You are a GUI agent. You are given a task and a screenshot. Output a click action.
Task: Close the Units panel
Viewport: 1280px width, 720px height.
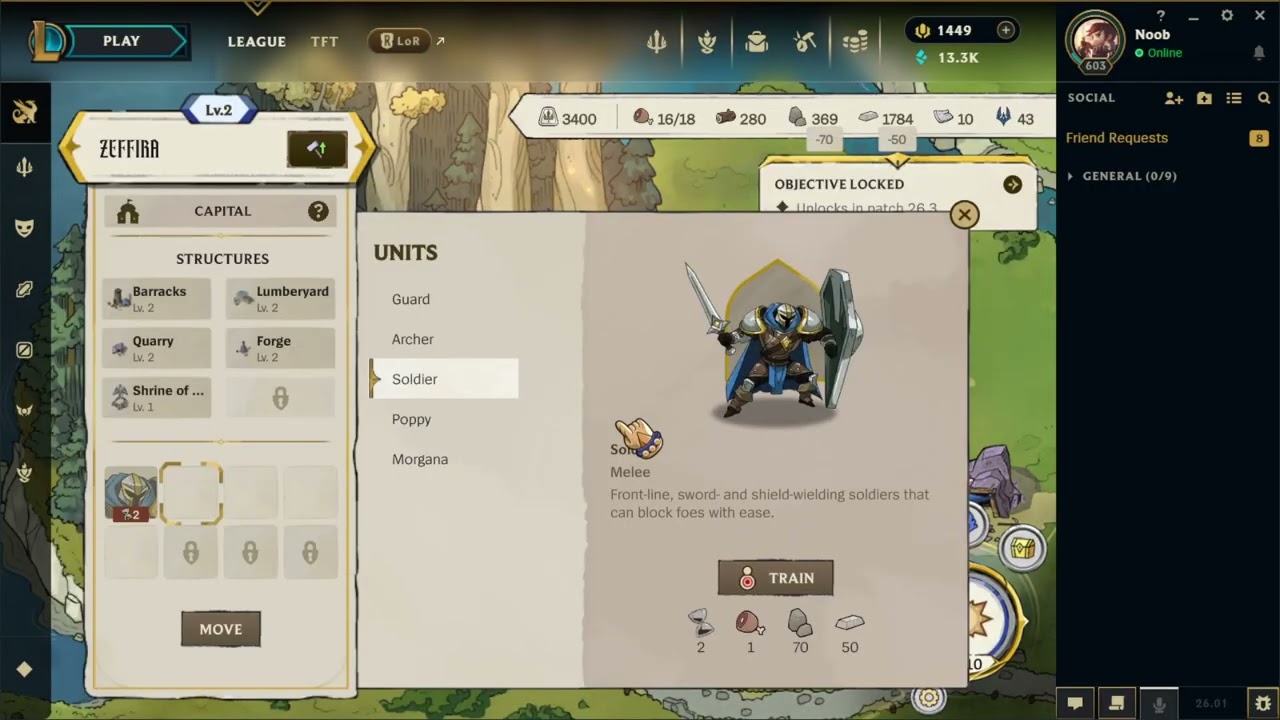click(964, 215)
